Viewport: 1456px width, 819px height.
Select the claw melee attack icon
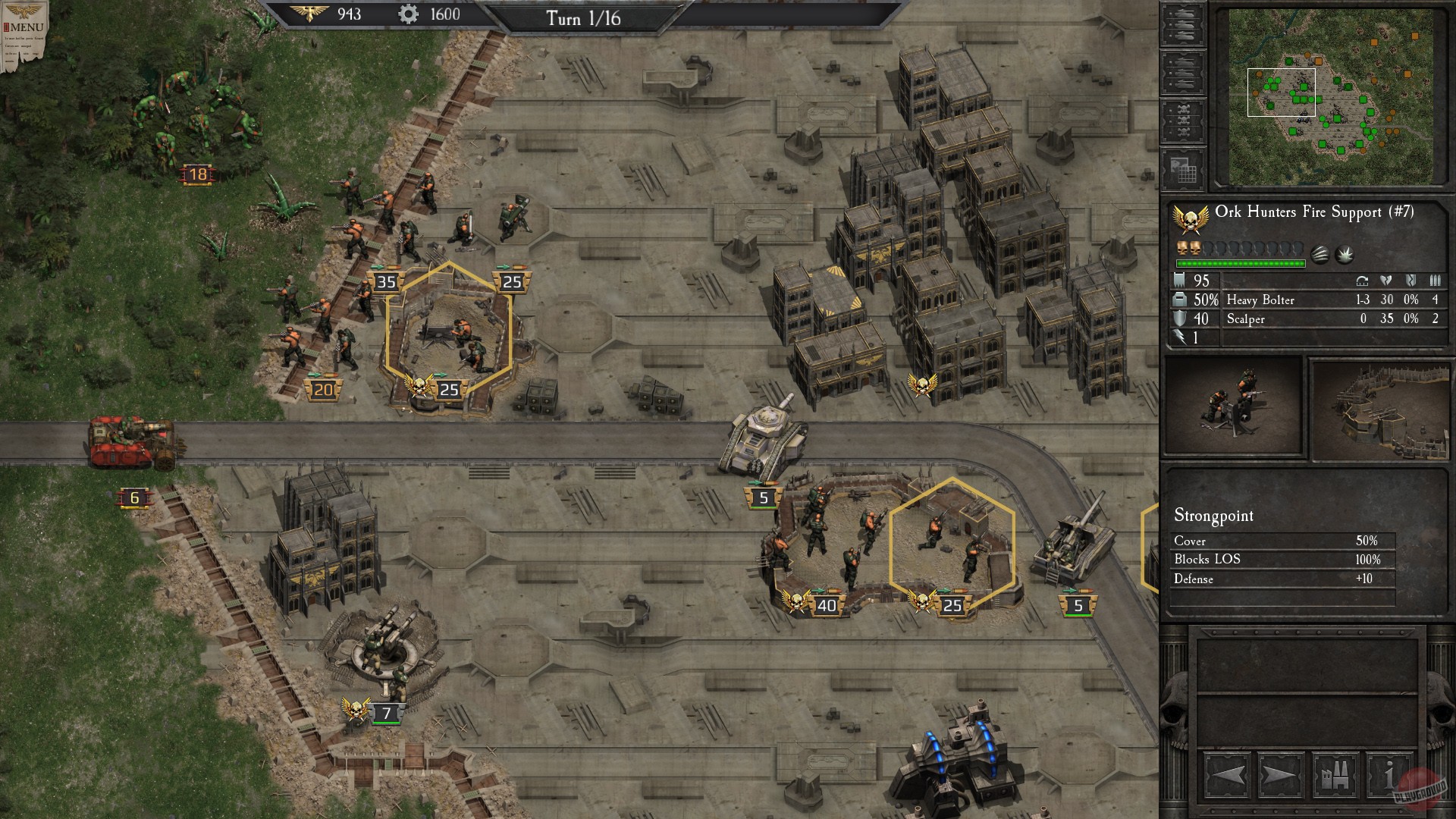point(1319,253)
